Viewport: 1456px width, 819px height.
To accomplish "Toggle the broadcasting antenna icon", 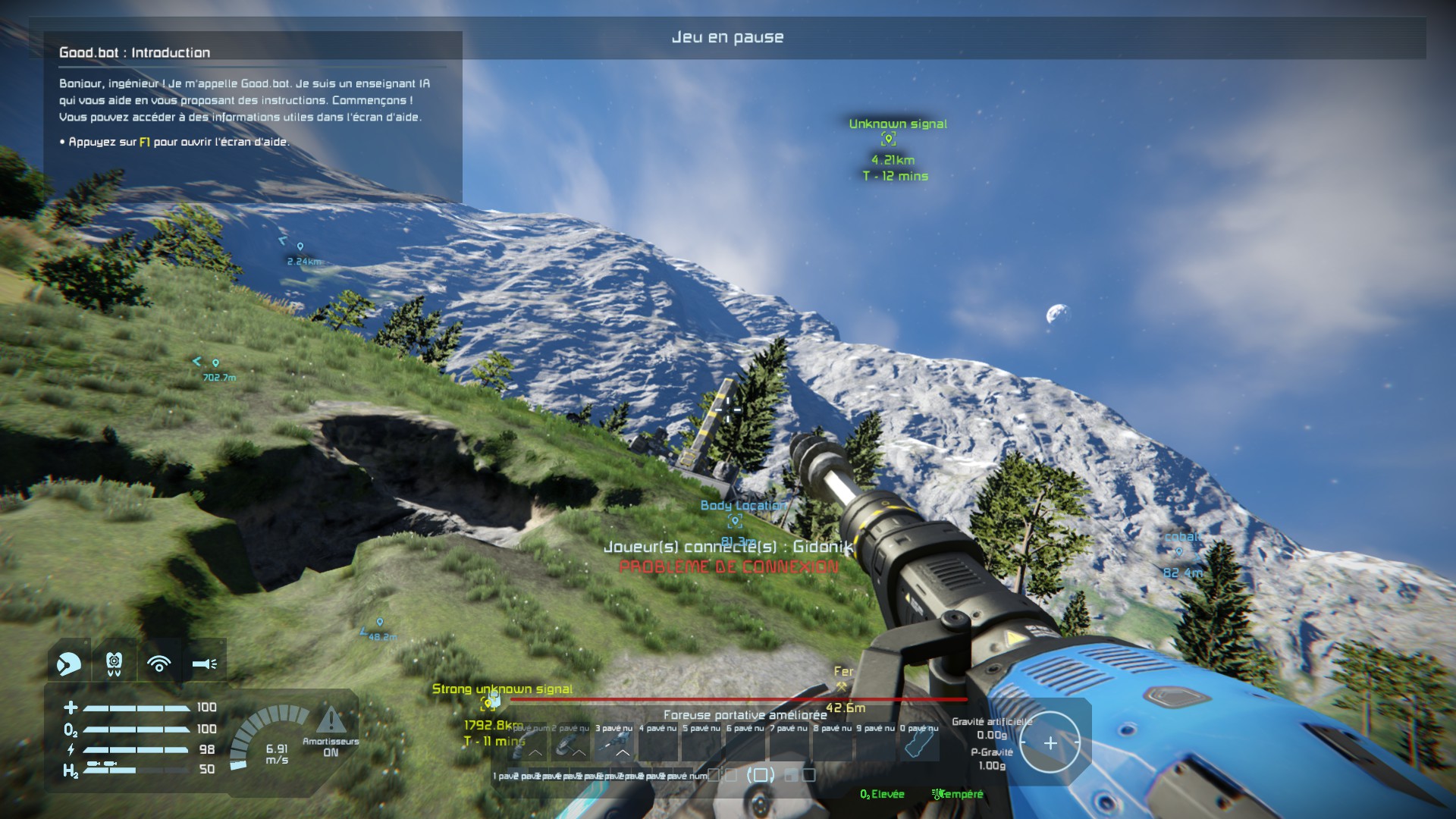I will point(158,664).
